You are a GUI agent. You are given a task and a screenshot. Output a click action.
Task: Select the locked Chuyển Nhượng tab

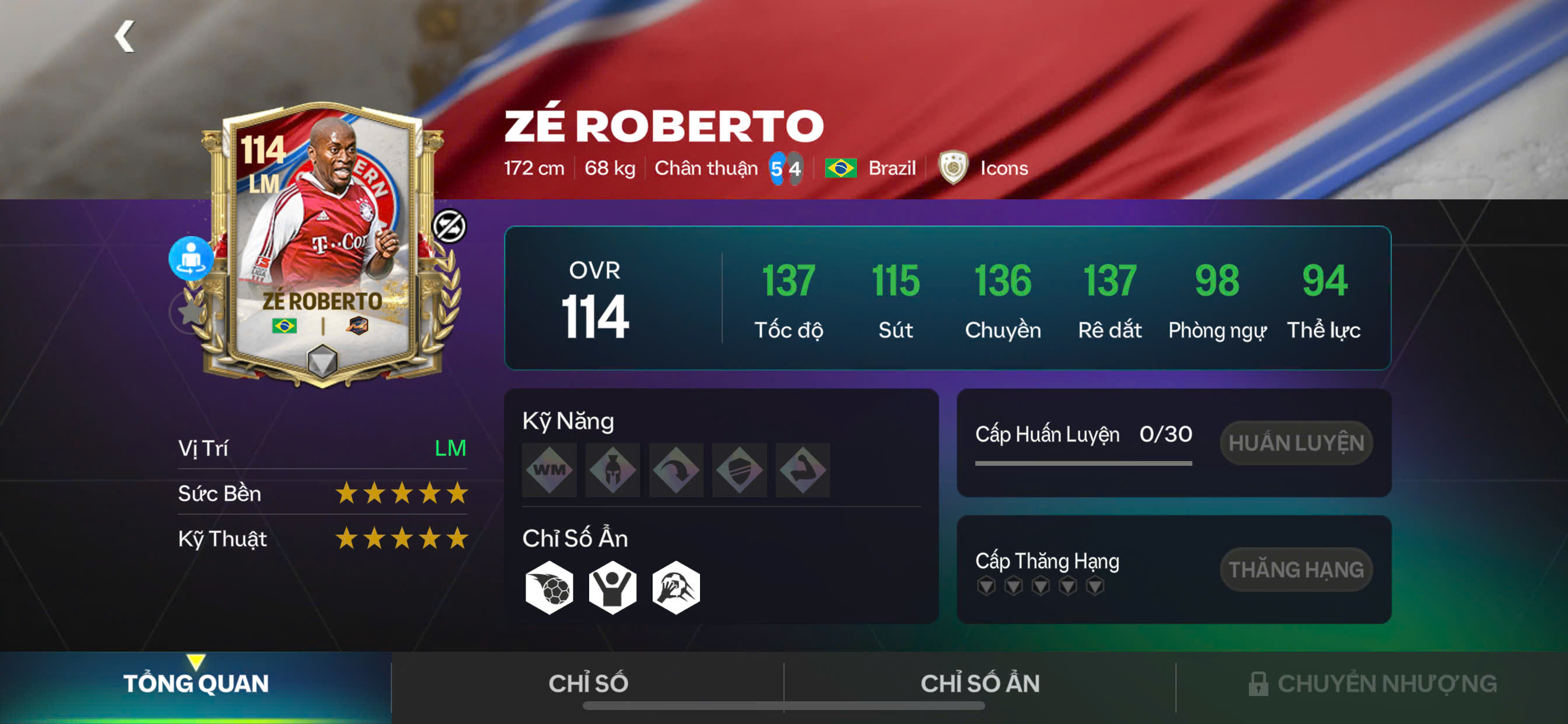coord(1372,684)
